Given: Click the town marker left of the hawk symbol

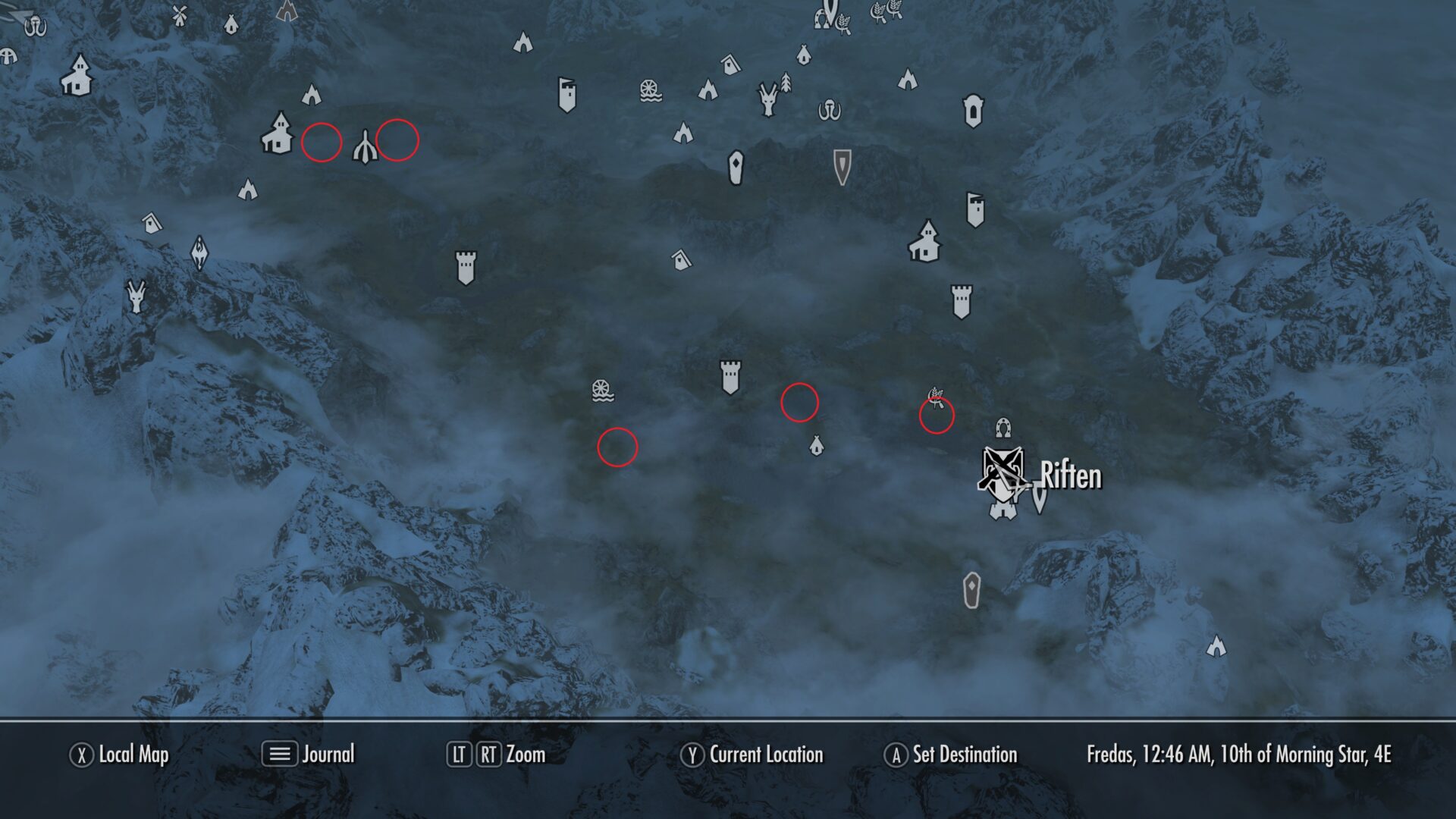Looking at the screenshot, I should pyautogui.click(x=279, y=136).
